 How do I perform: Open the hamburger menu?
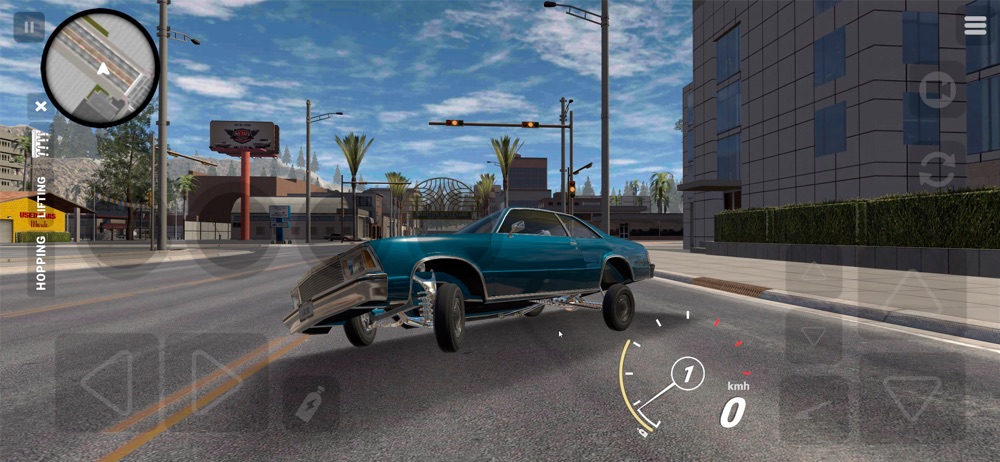pos(975,26)
